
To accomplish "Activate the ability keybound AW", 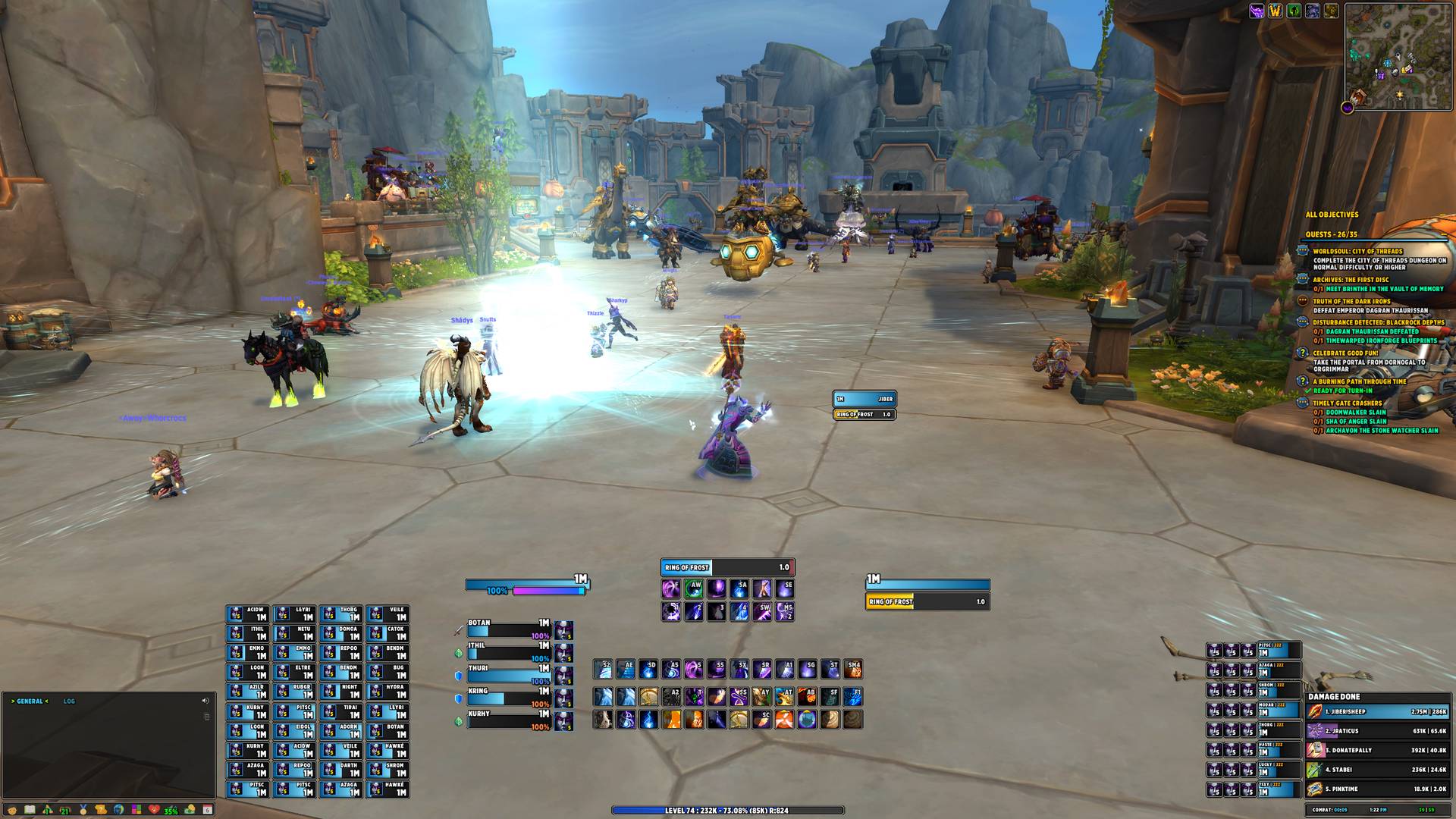I will [x=693, y=588].
